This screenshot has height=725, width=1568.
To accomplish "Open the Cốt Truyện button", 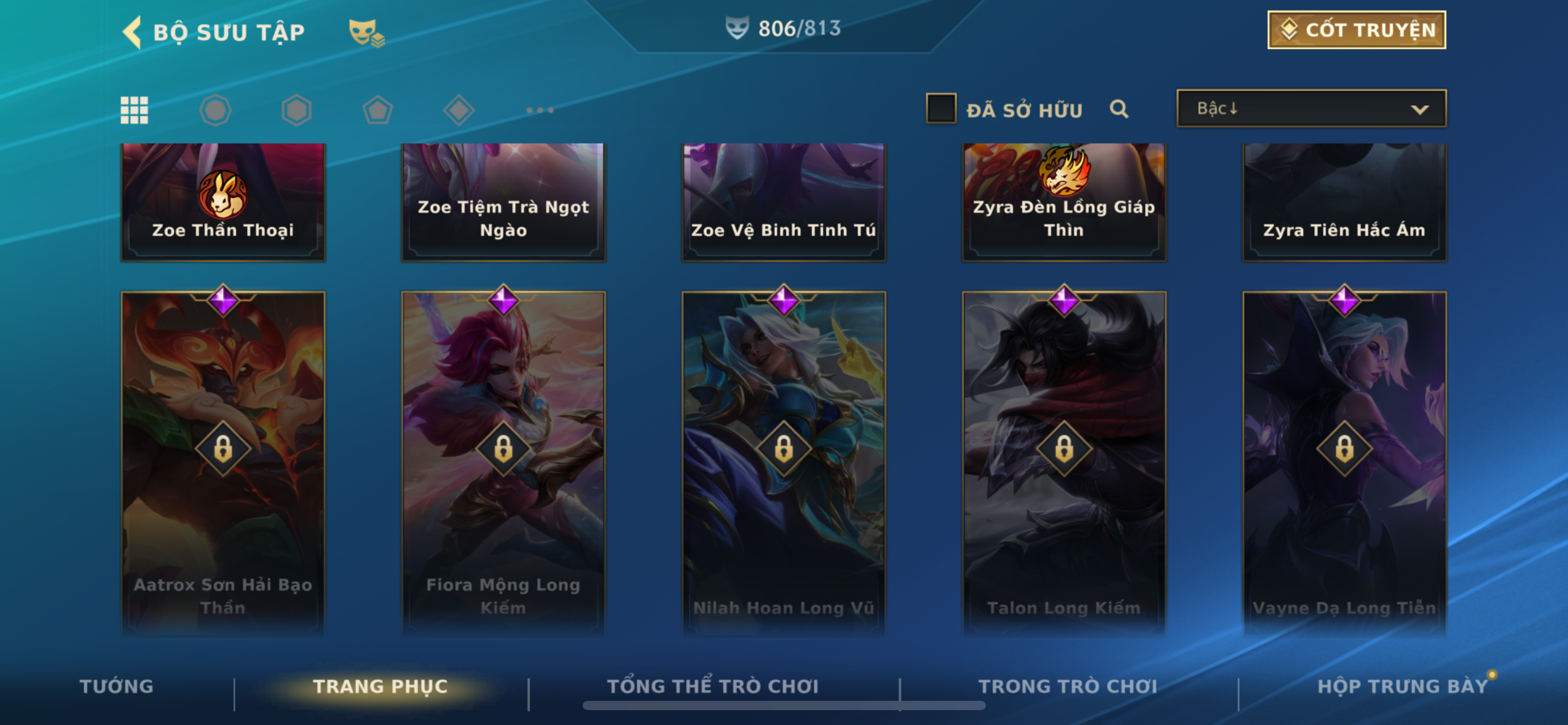I will pos(1356,30).
